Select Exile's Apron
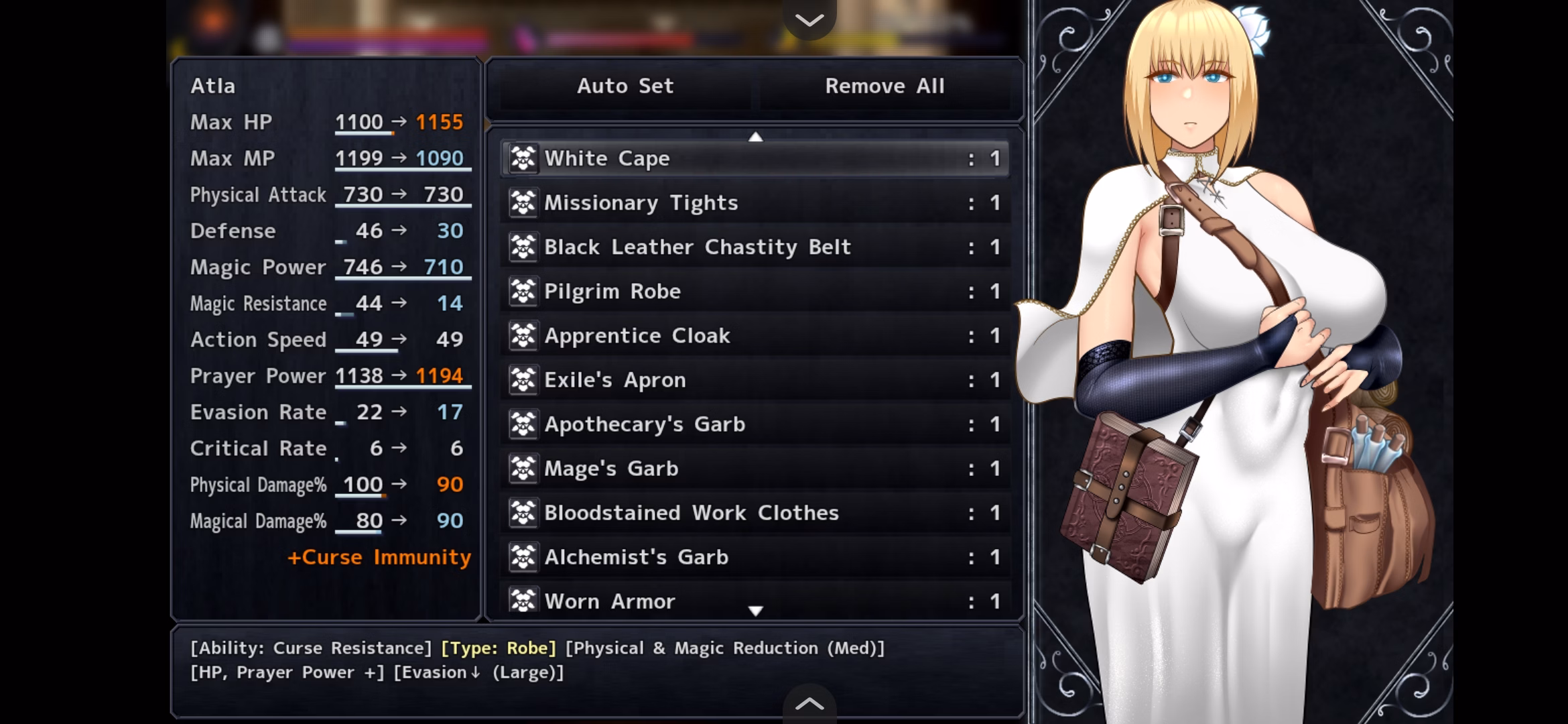The width and height of the screenshot is (1568, 724). click(x=755, y=380)
